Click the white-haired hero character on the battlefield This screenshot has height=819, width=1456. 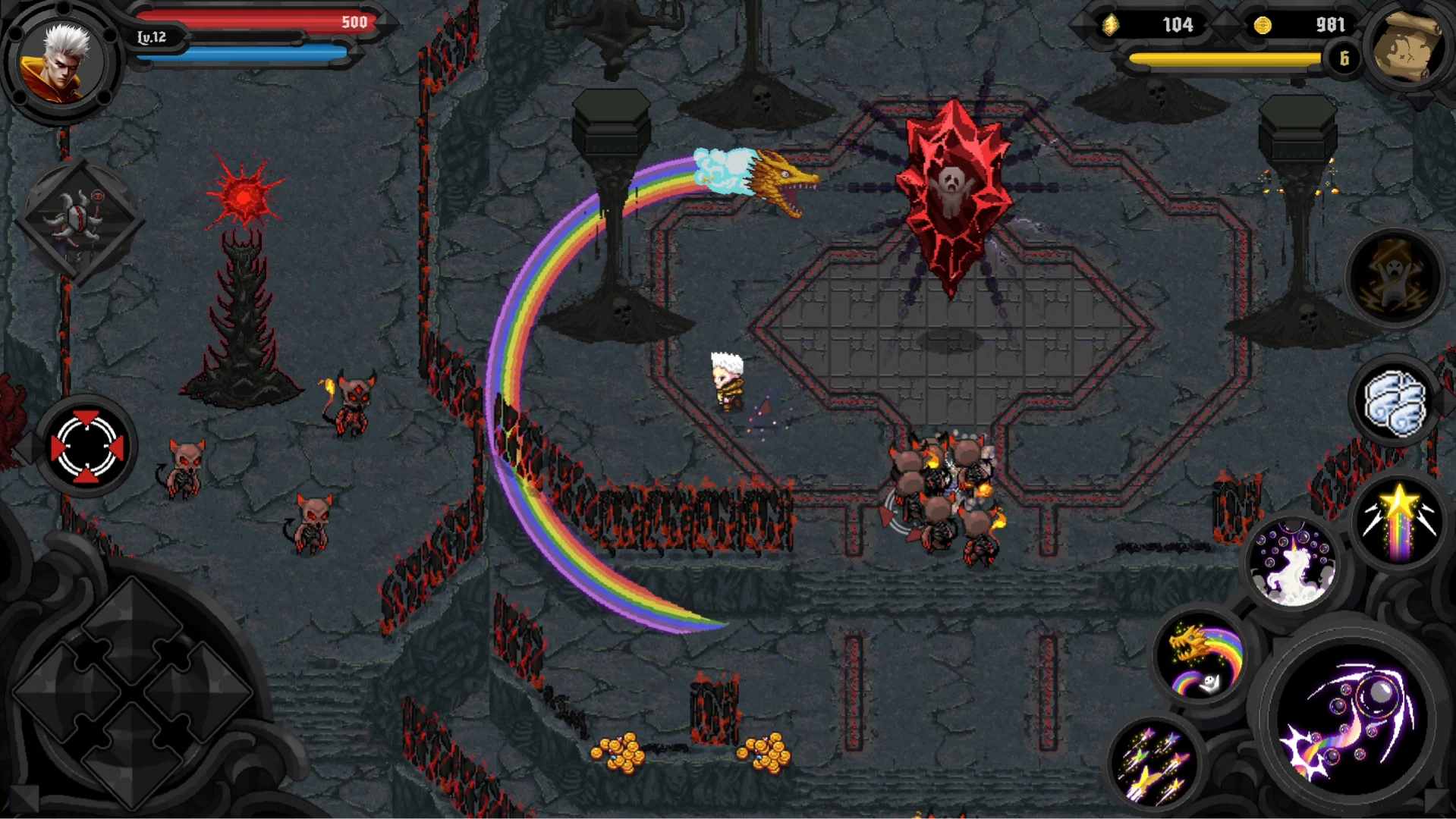[x=727, y=383]
